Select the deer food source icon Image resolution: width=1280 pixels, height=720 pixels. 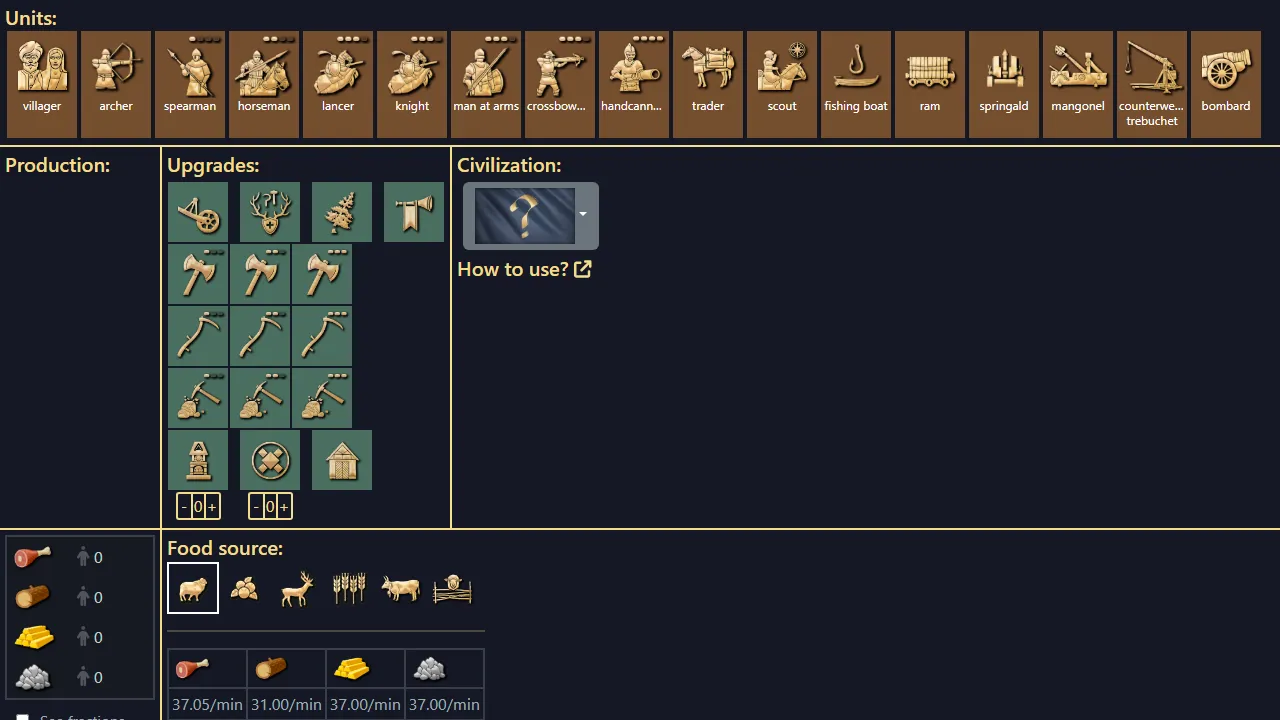click(x=297, y=588)
